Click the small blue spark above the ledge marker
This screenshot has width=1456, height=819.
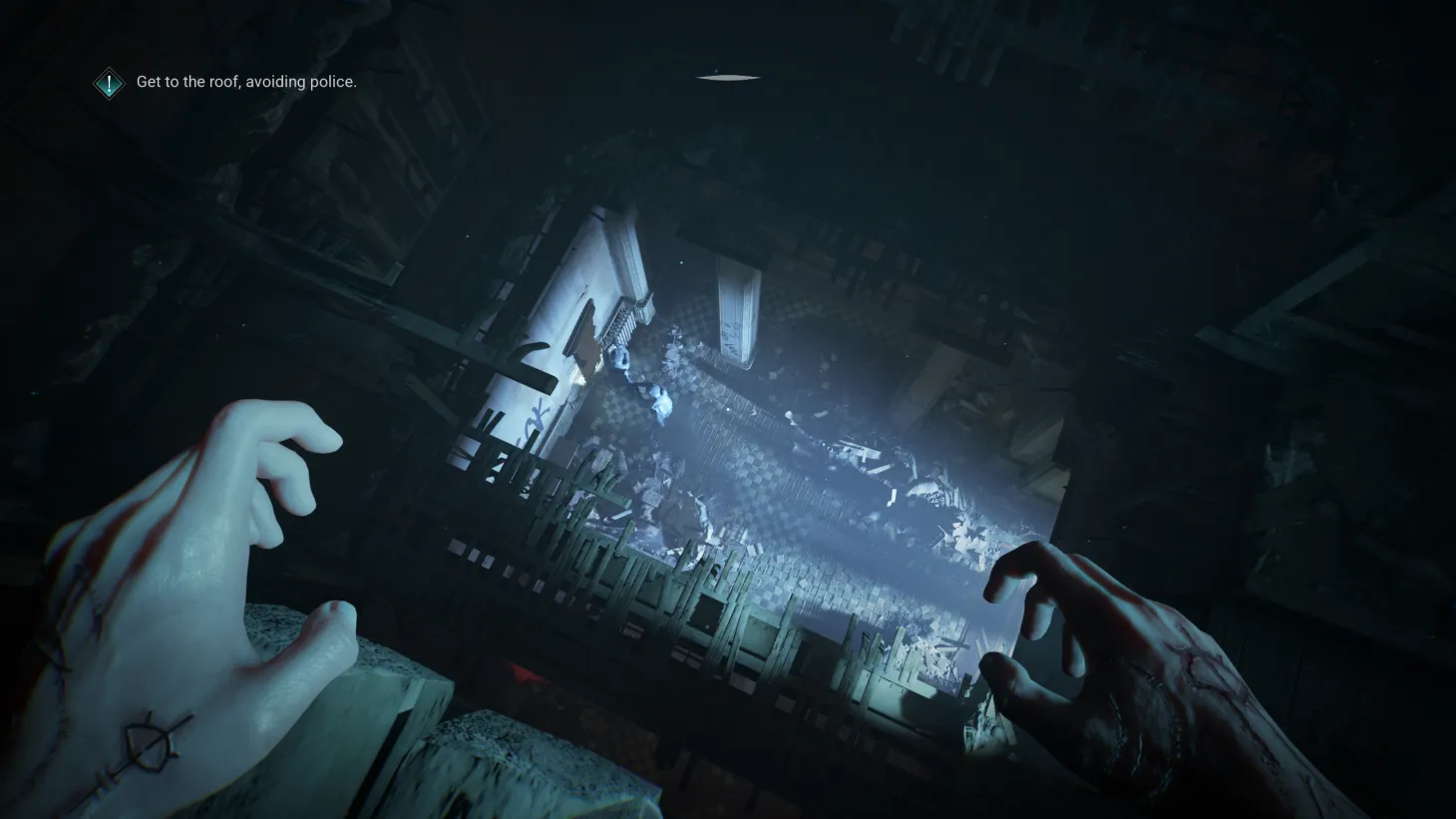[716, 70]
